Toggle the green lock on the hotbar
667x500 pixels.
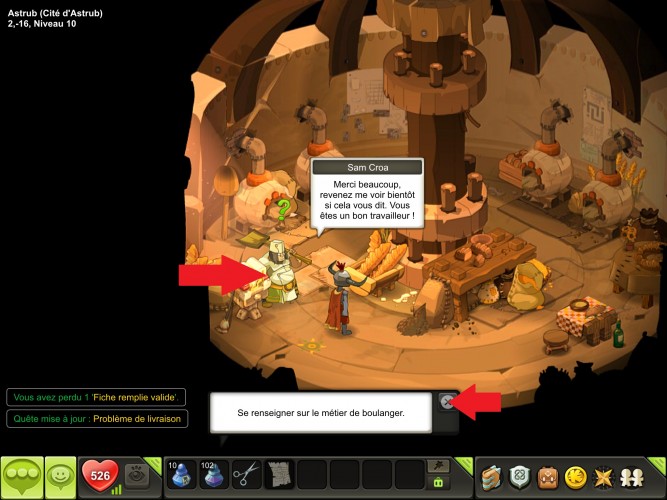(437, 482)
